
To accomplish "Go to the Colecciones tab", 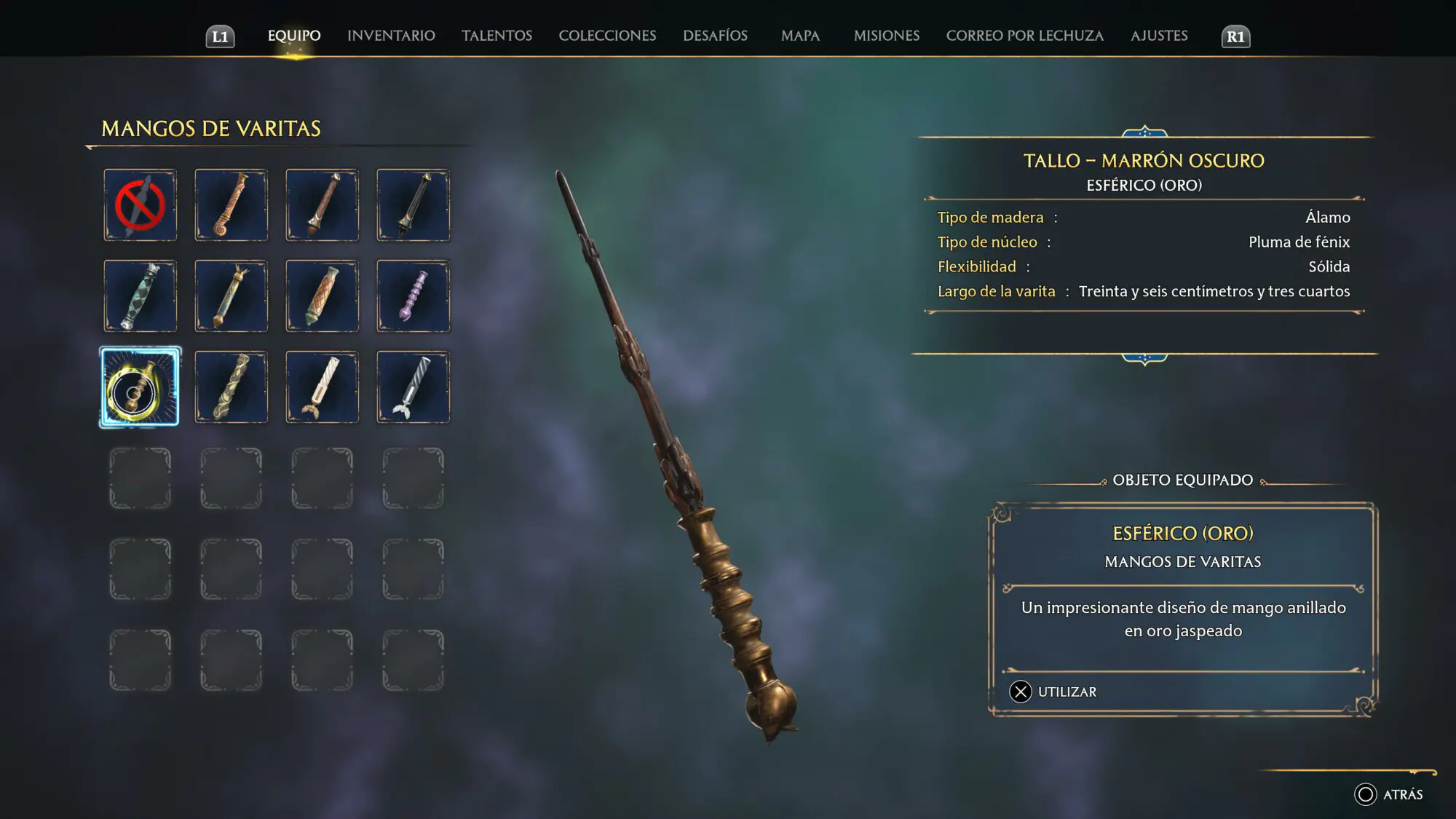I will (607, 36).
